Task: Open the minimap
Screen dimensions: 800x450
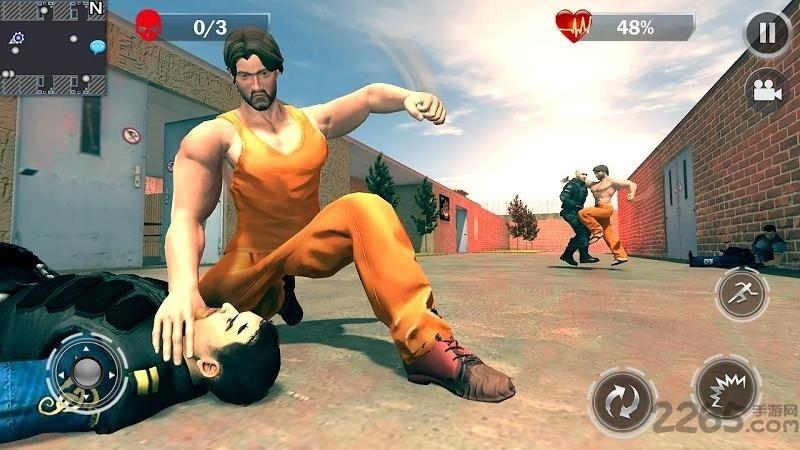Action: tap(53, 48)
